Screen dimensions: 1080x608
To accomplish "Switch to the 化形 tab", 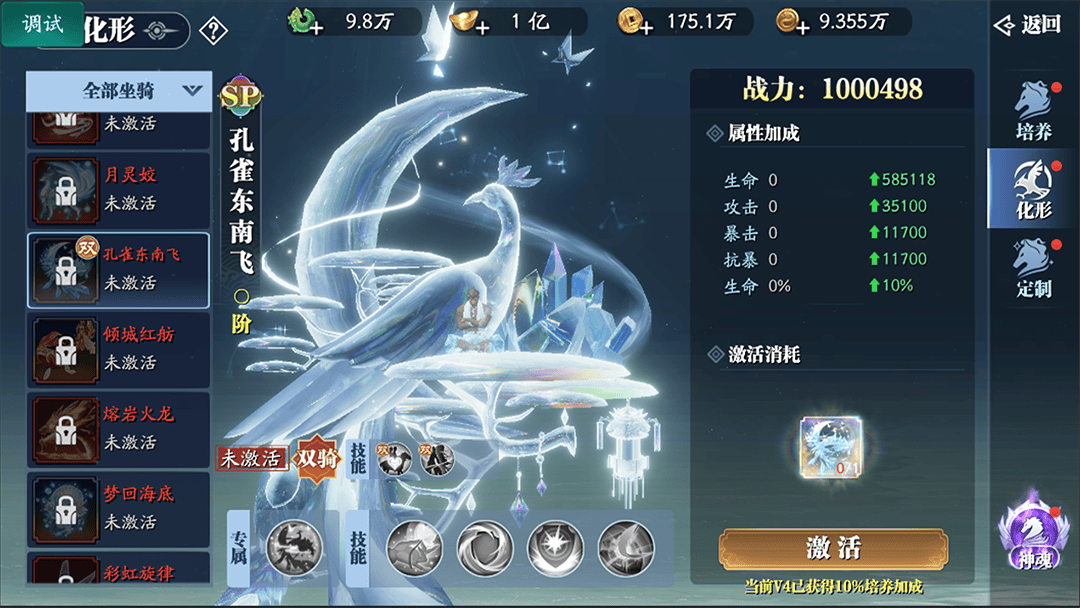I will 1033,188.
